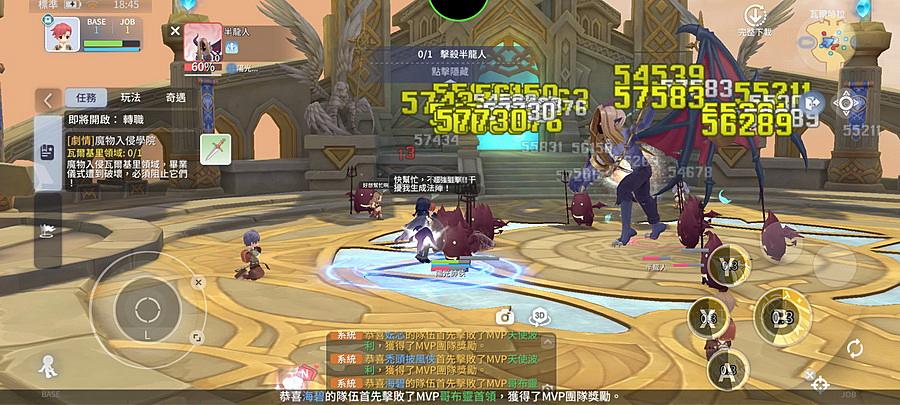
Task: Tap the sword weapon icon
Action: 215,149
